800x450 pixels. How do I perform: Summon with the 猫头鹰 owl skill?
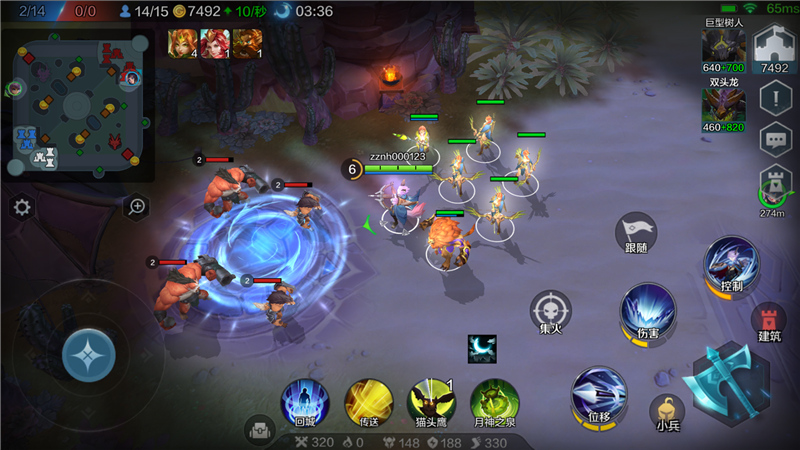tap(431, 402)
